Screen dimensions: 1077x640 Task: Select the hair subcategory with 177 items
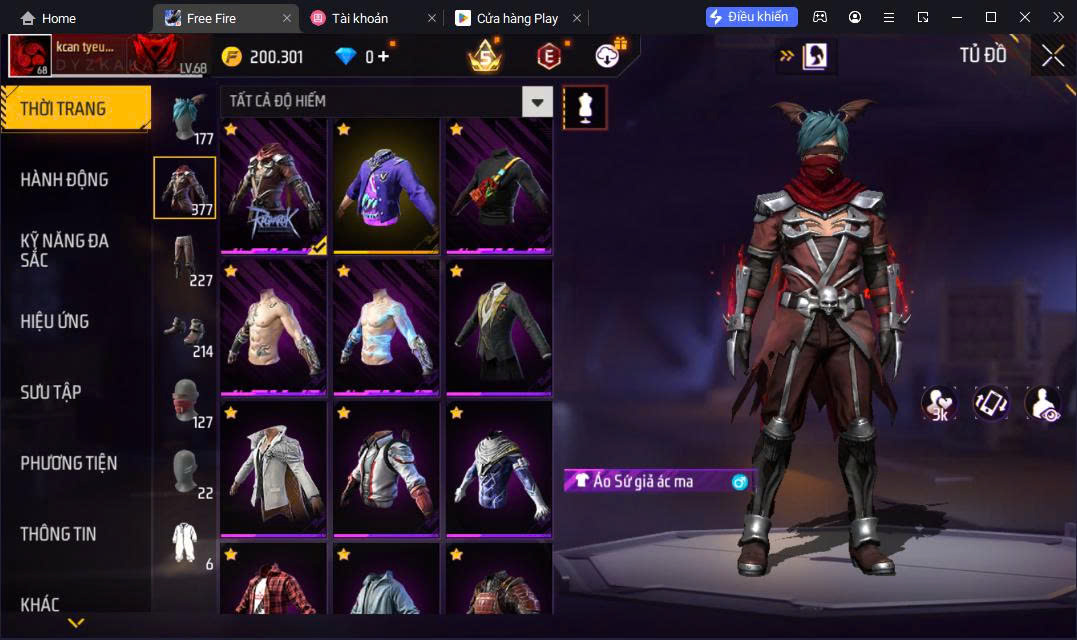click(185, 119)
